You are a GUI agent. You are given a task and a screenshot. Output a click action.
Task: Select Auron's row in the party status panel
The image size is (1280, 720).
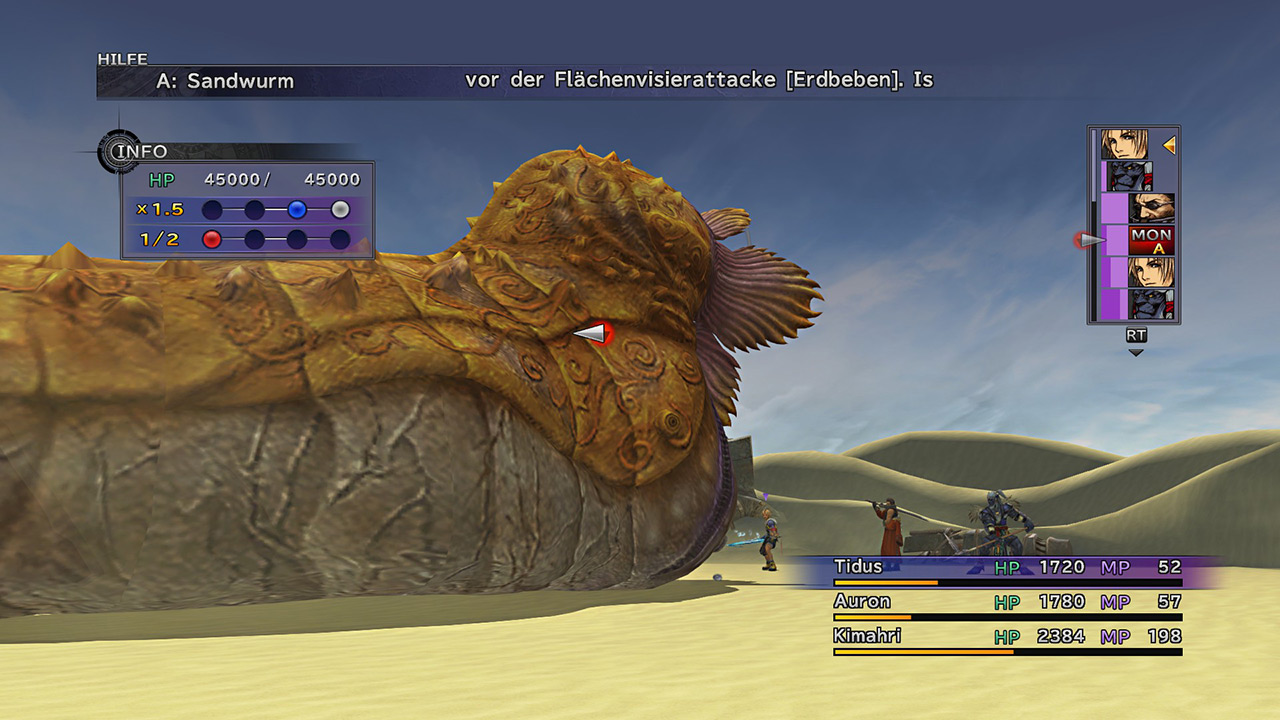click(x=1007, y=603)
